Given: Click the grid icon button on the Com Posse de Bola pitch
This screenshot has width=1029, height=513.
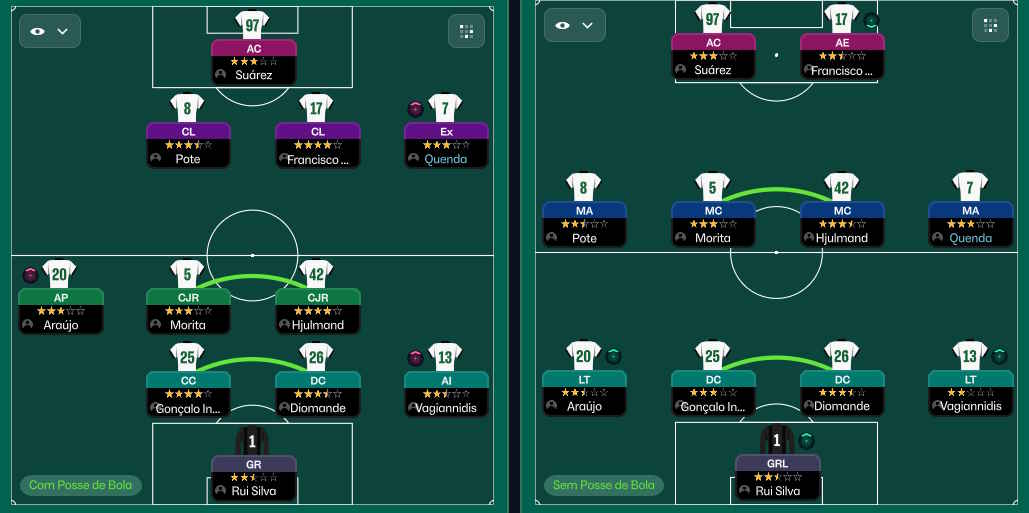Looking at the screenshot, I should pos(466,31).
